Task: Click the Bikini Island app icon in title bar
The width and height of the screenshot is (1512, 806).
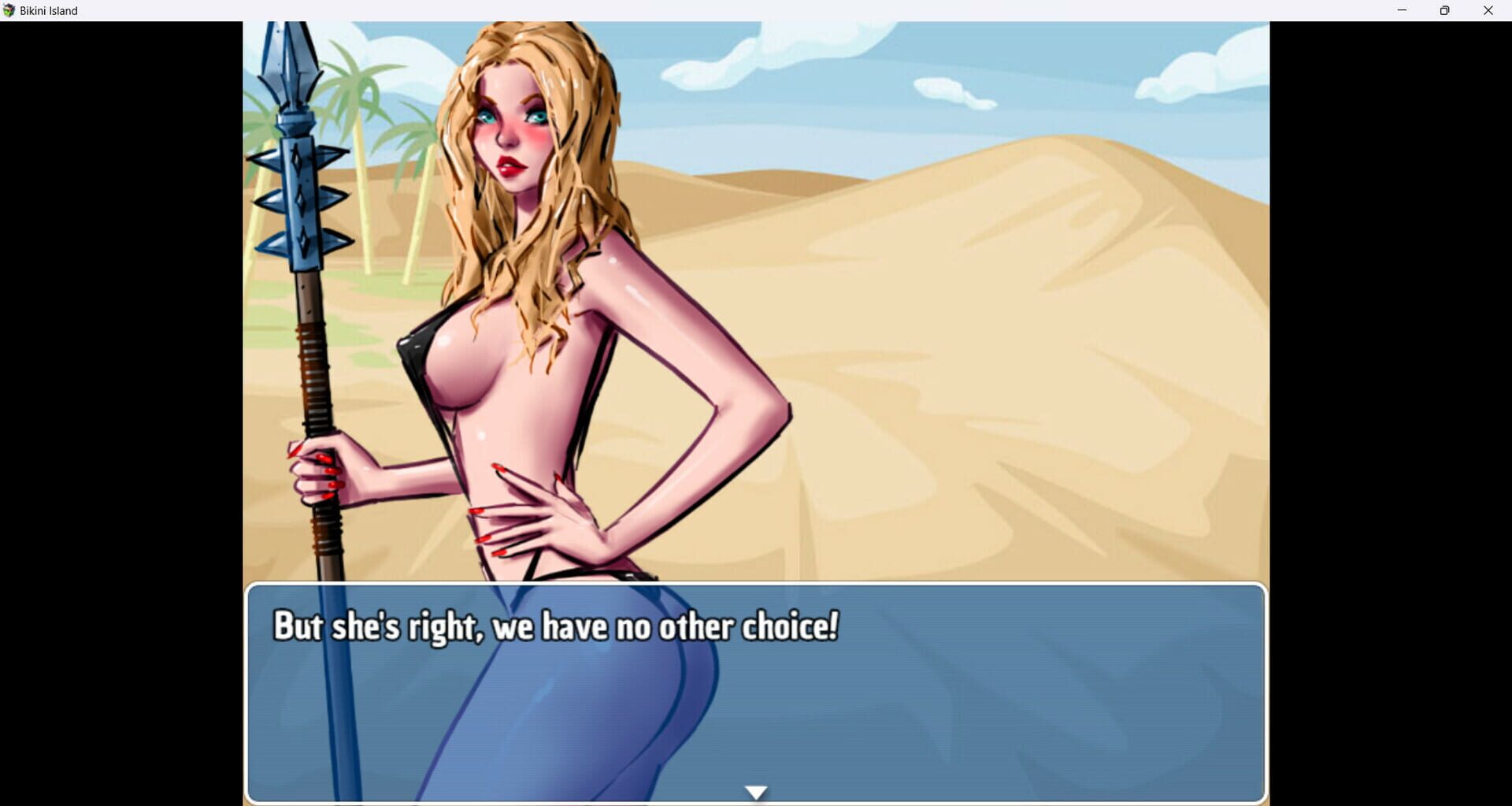Action: [x=9, y=10]
